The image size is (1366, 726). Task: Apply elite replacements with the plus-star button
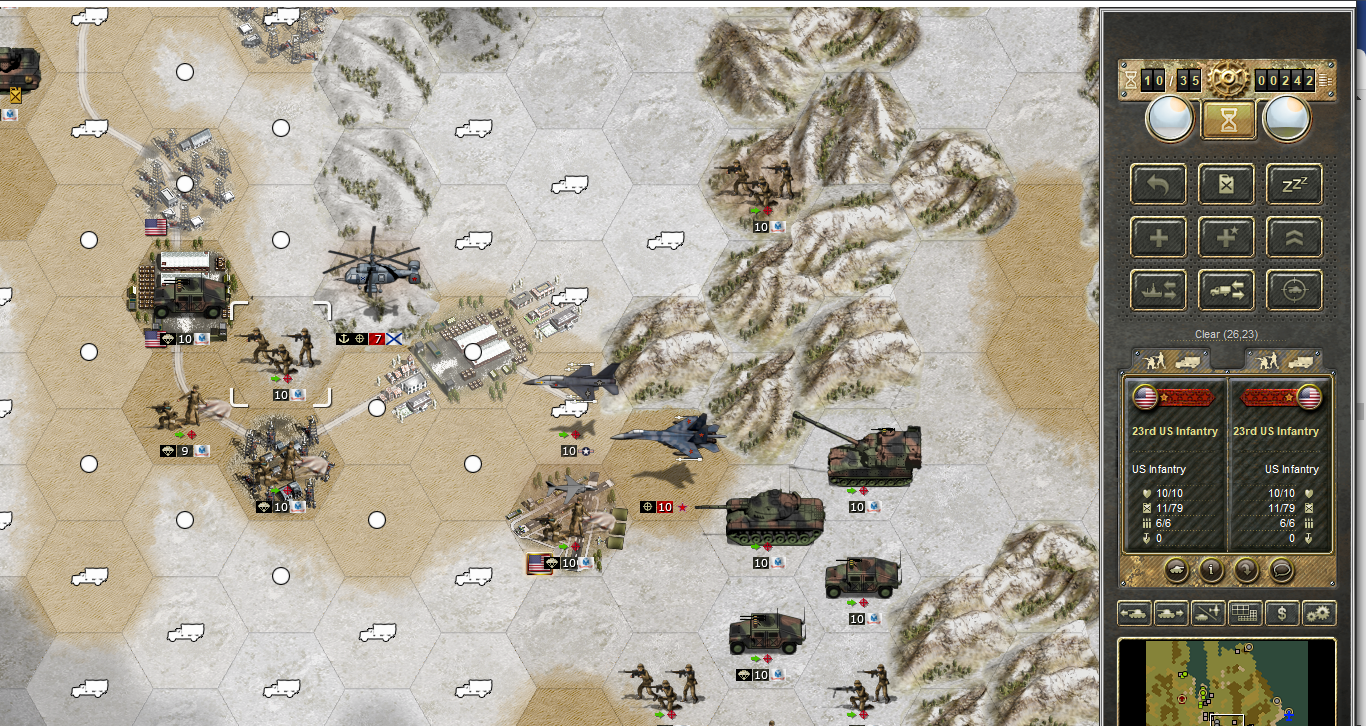click(1226, 237)
